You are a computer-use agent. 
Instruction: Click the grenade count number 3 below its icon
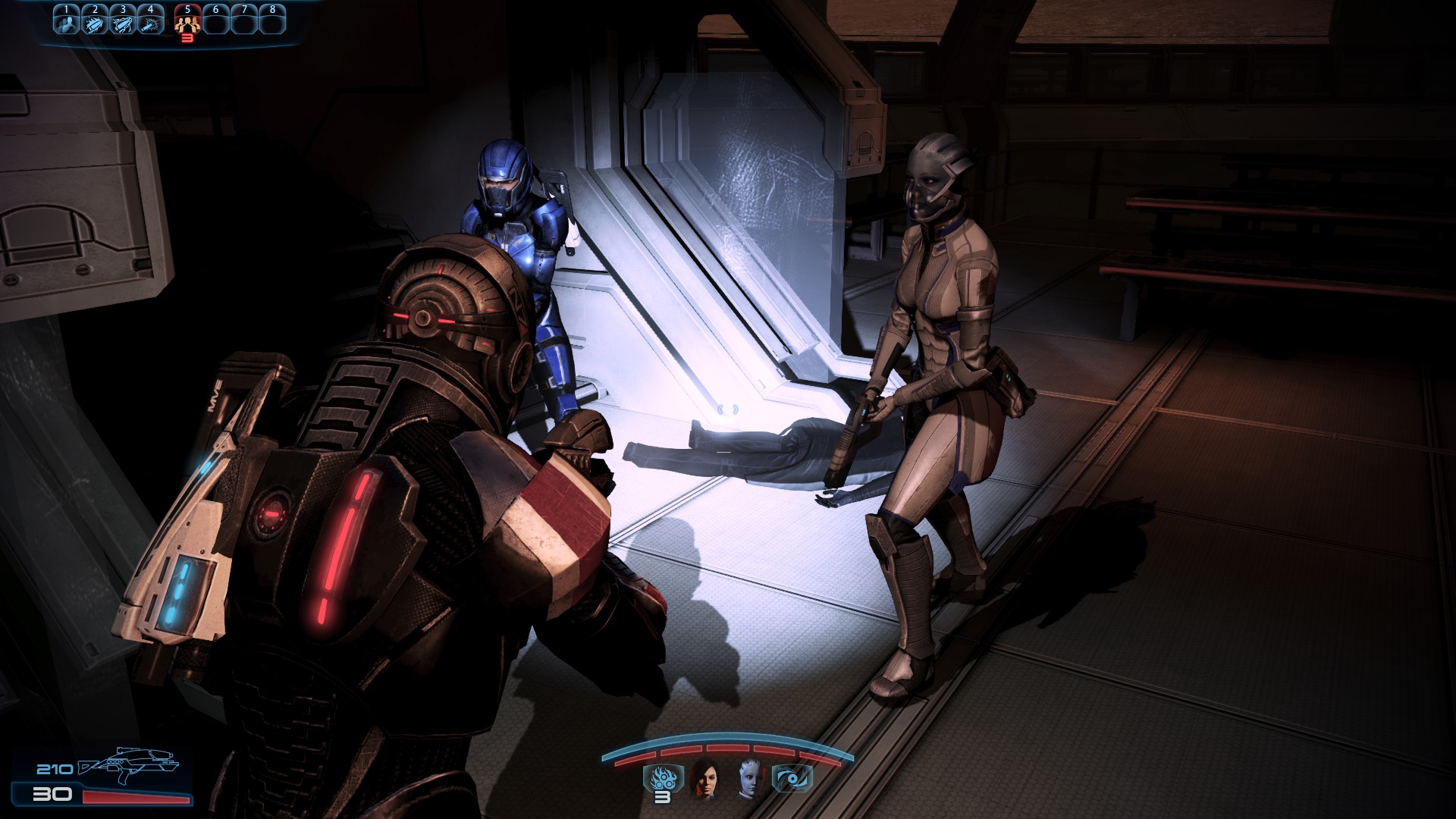[662, 799]
